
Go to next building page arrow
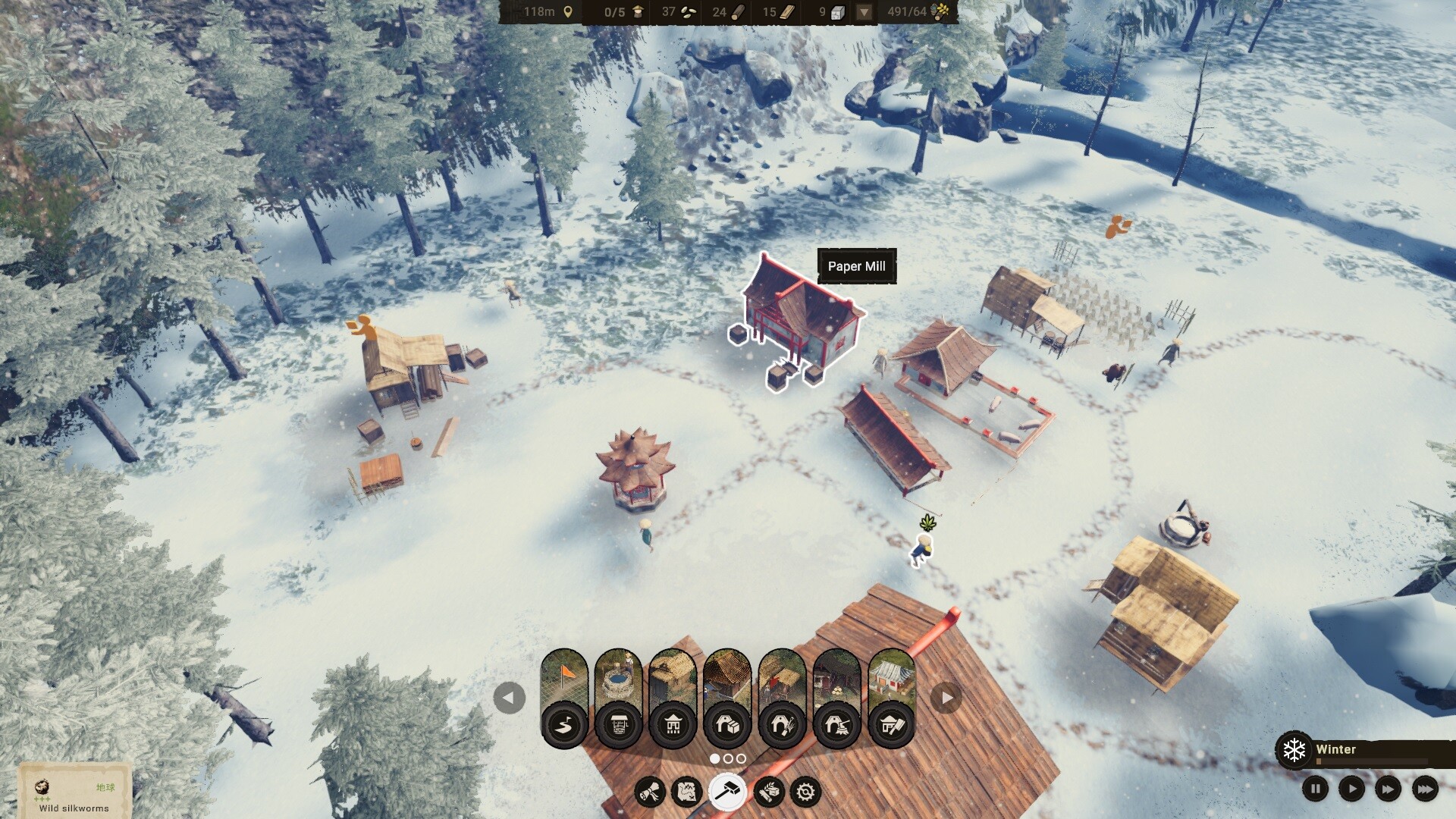click(x=946, y=698)
